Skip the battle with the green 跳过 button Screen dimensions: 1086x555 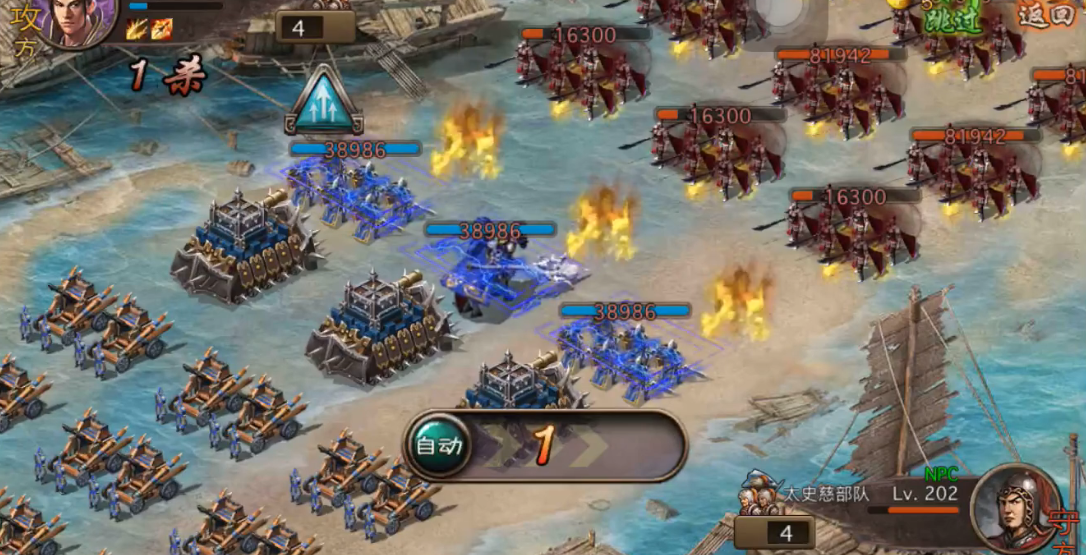pyautogui.click(x=951, y=19)
